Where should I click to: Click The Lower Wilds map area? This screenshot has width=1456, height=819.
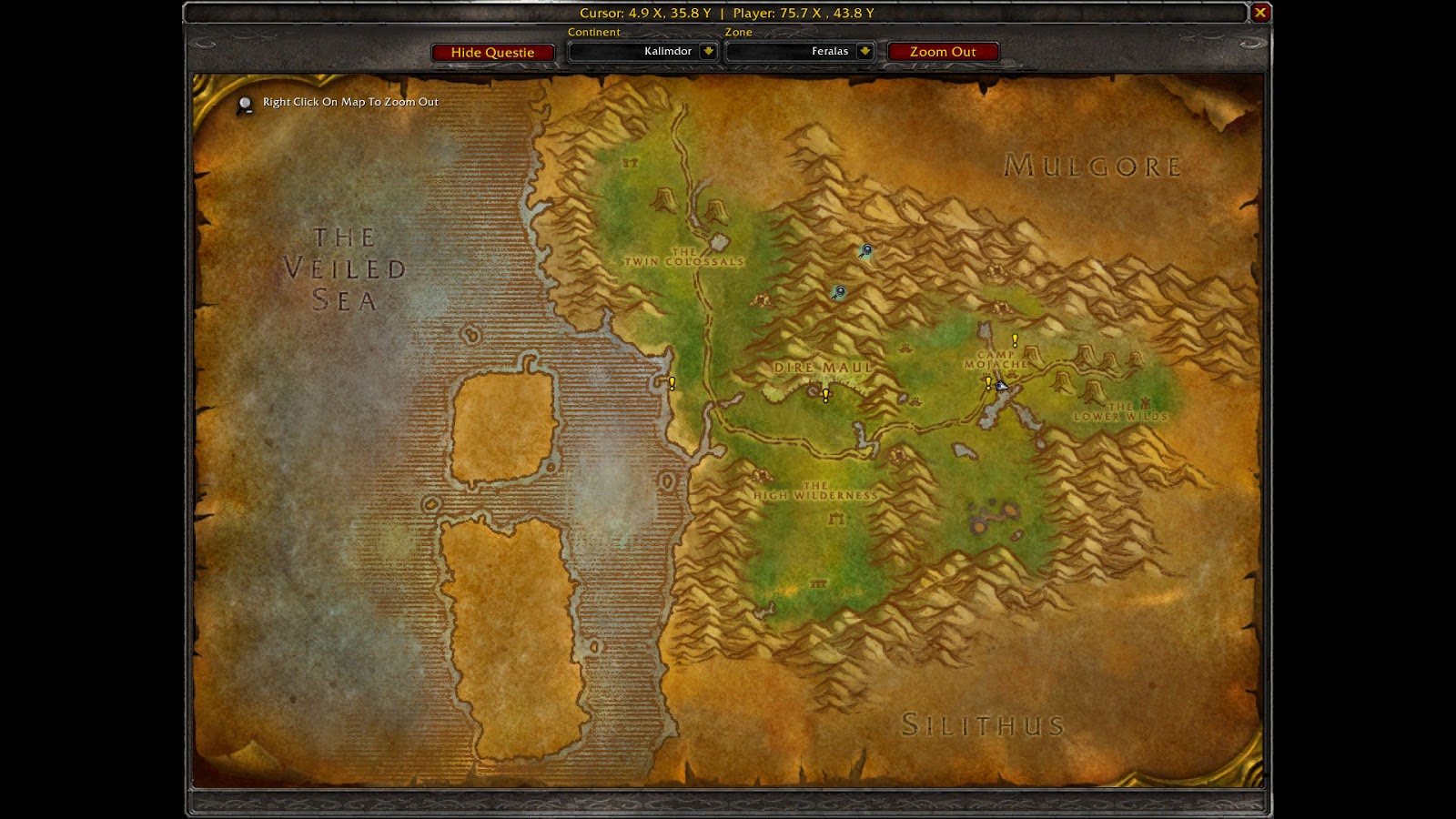1118,412
